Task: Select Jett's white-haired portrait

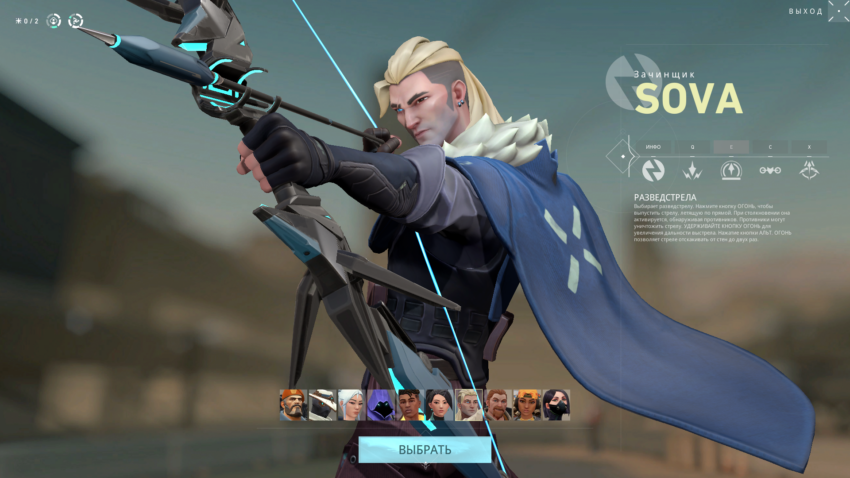Action: pos(351,405)
